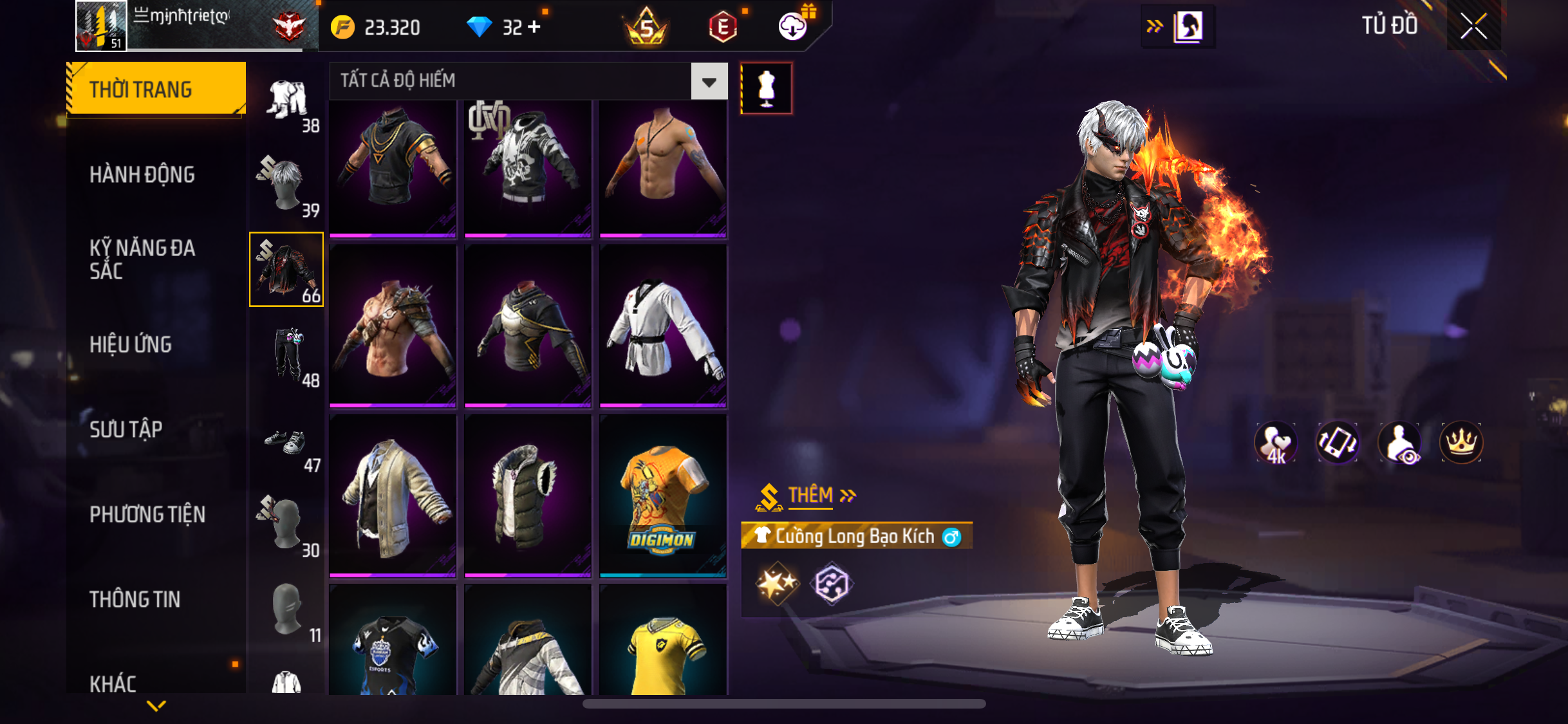Open the Kỹ Năng Đa Sắc tab
The width and height of the screenshot is (1568, 724).
(x=142, y=259)
